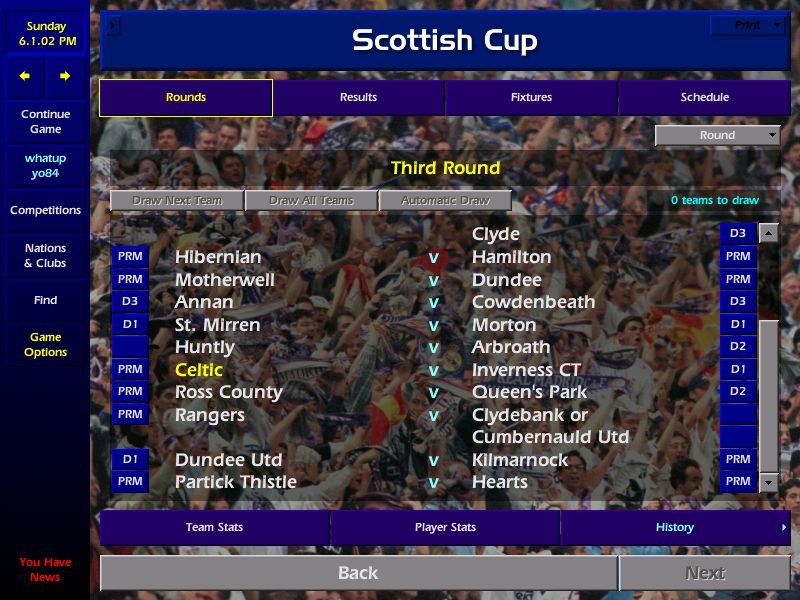Open the Find screen
800x600 pixels.
45,300
